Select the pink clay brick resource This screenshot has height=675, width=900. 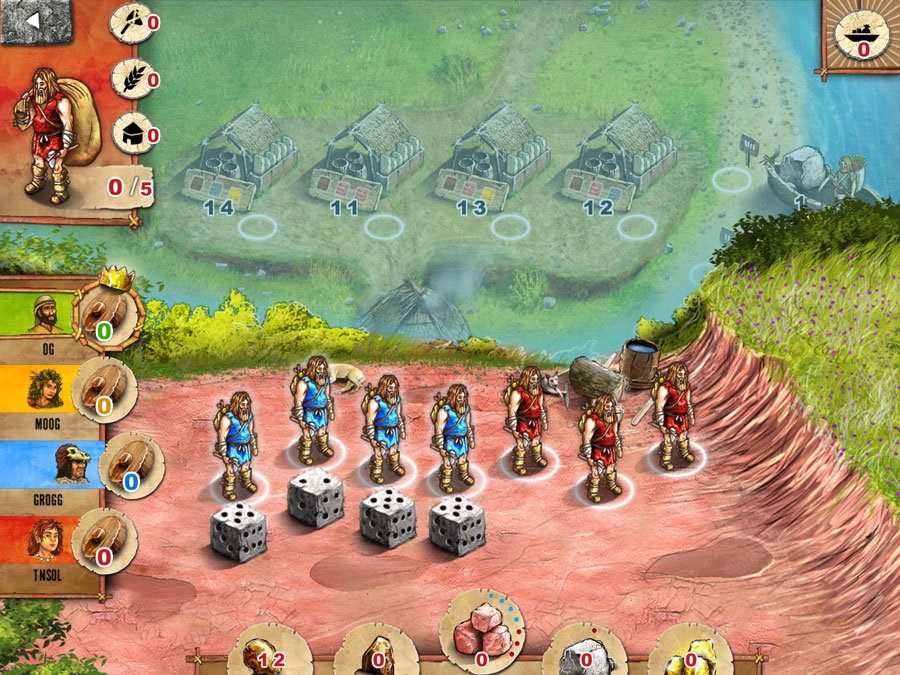pyautogui.click(x=481, y=634)
